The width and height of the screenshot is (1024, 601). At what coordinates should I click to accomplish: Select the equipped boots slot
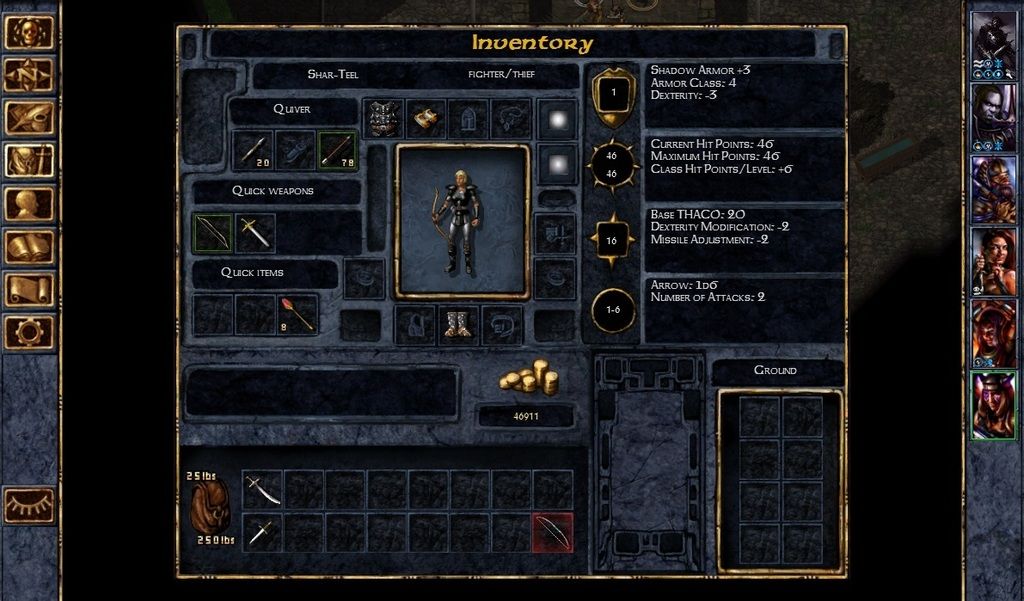[x=459, y=325]
